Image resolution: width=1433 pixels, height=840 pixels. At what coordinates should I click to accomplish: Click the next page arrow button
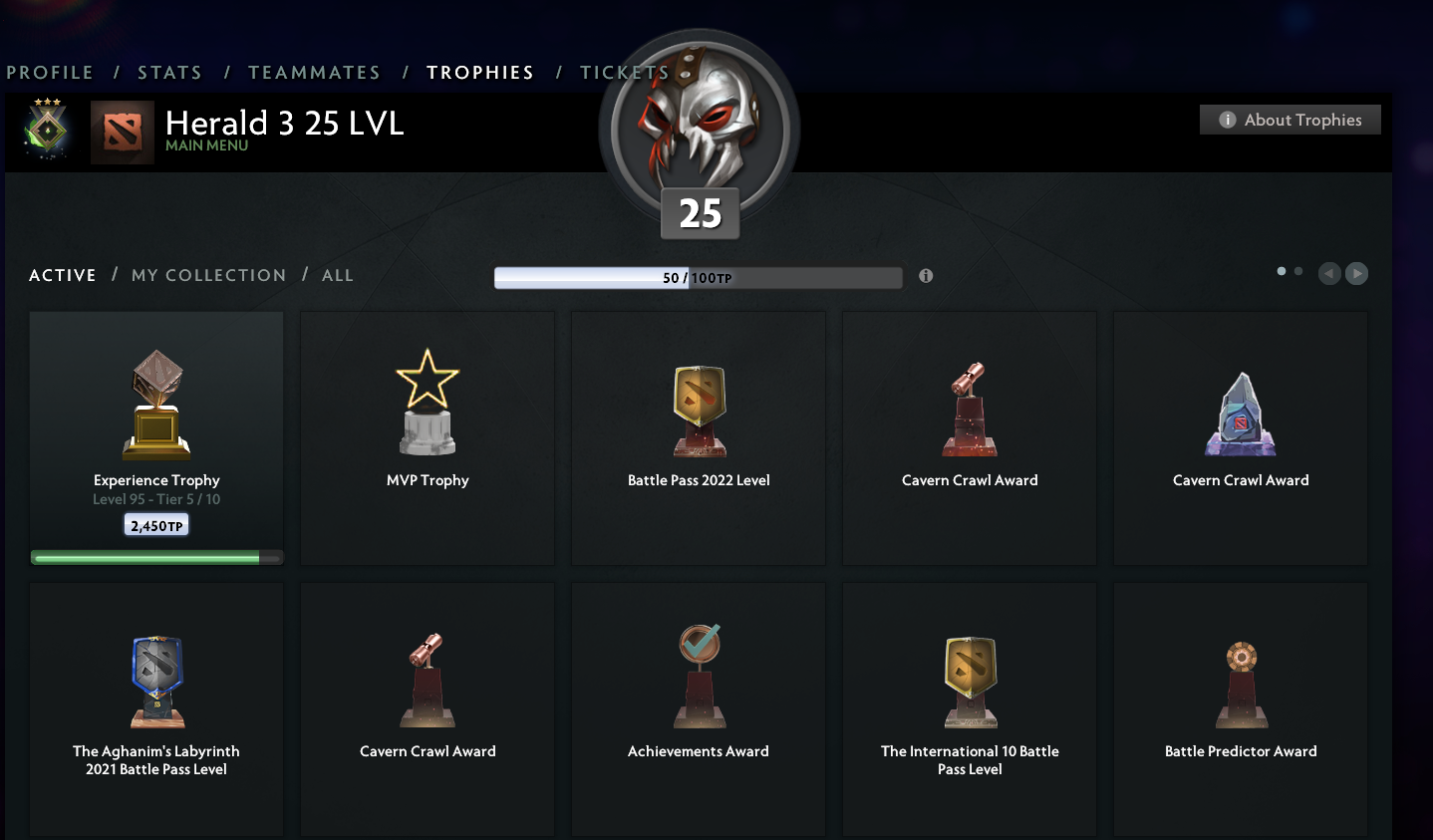tap(1356, 273)
